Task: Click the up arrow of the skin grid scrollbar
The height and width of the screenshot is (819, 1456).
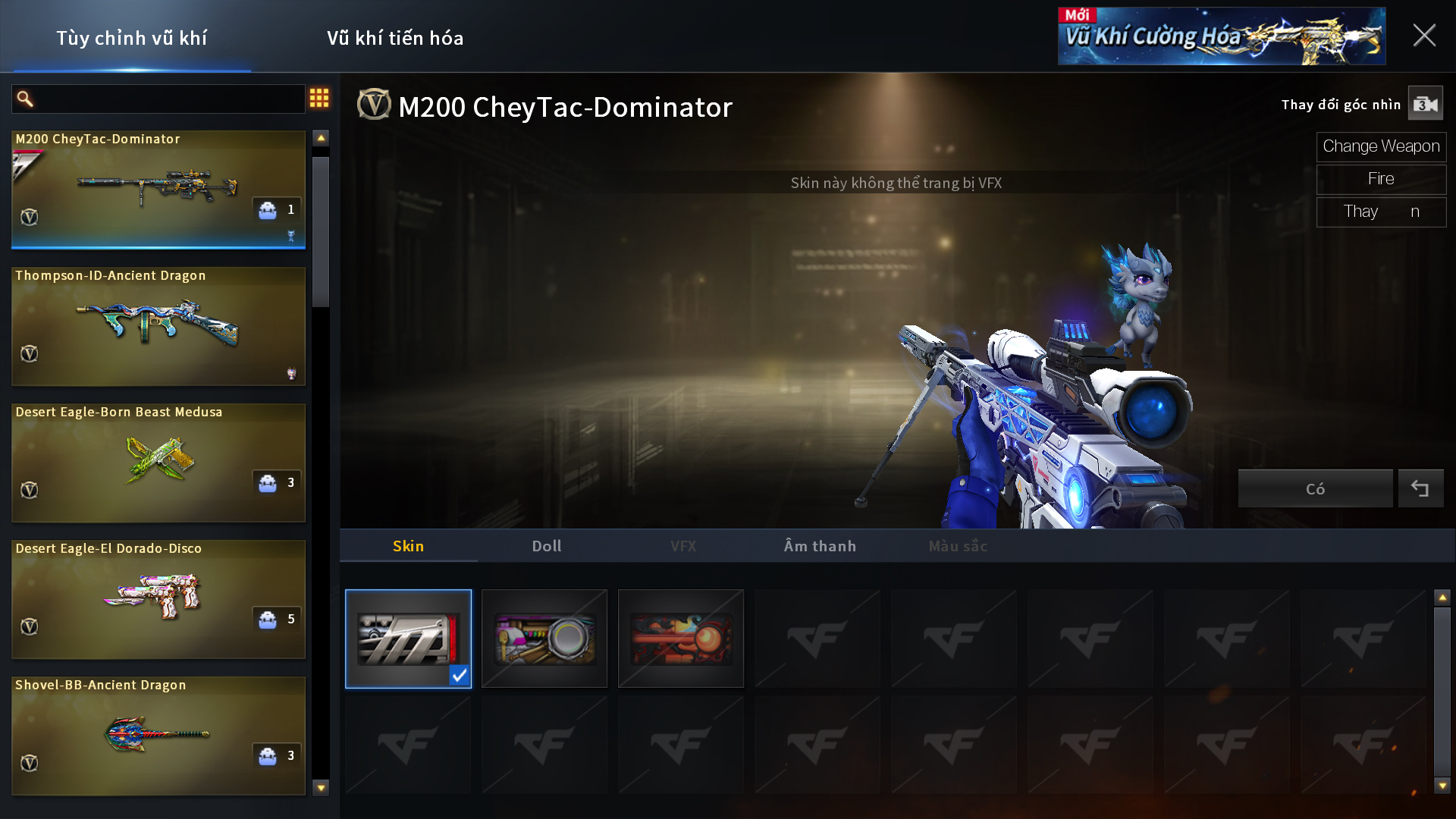Action: tap(1443, 596)
